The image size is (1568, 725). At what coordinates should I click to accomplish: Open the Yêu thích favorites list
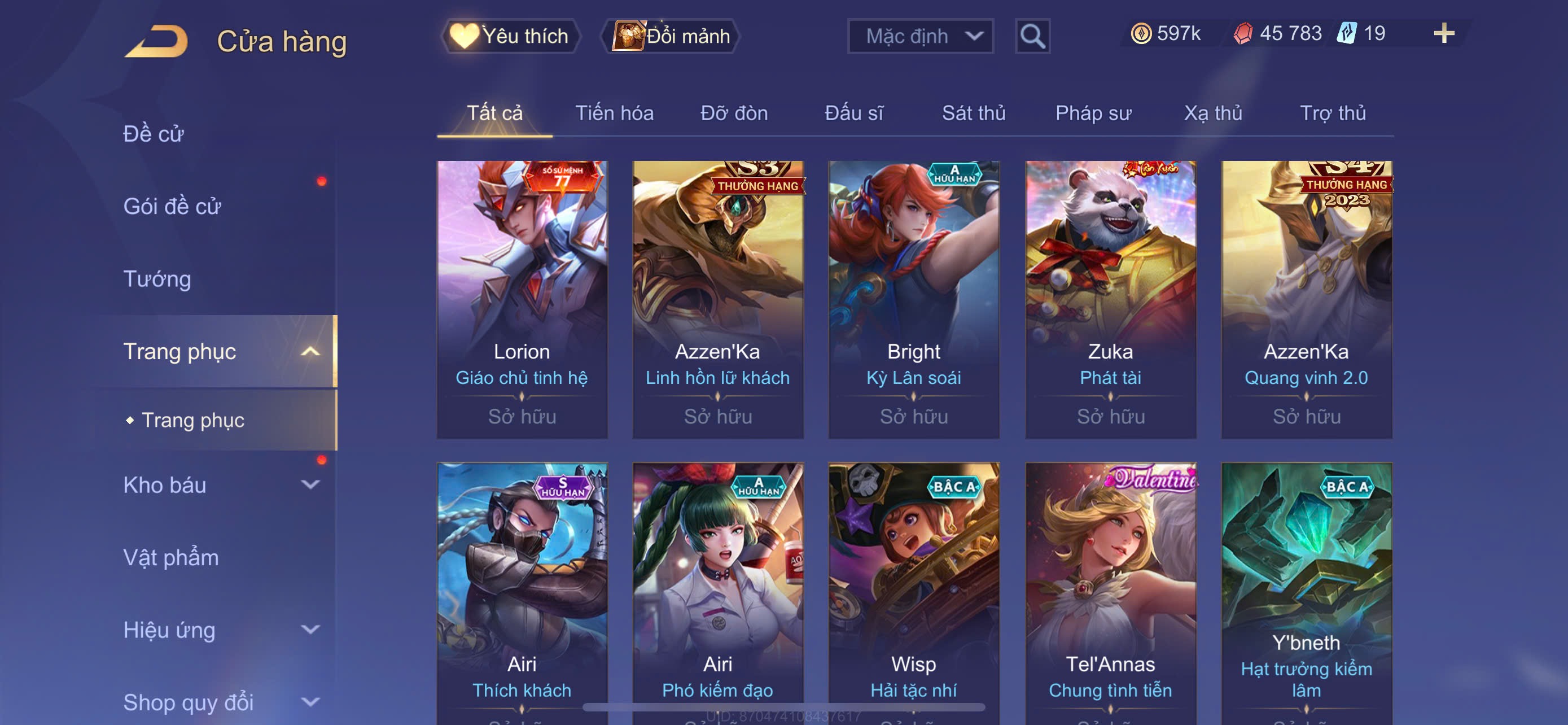511,36
